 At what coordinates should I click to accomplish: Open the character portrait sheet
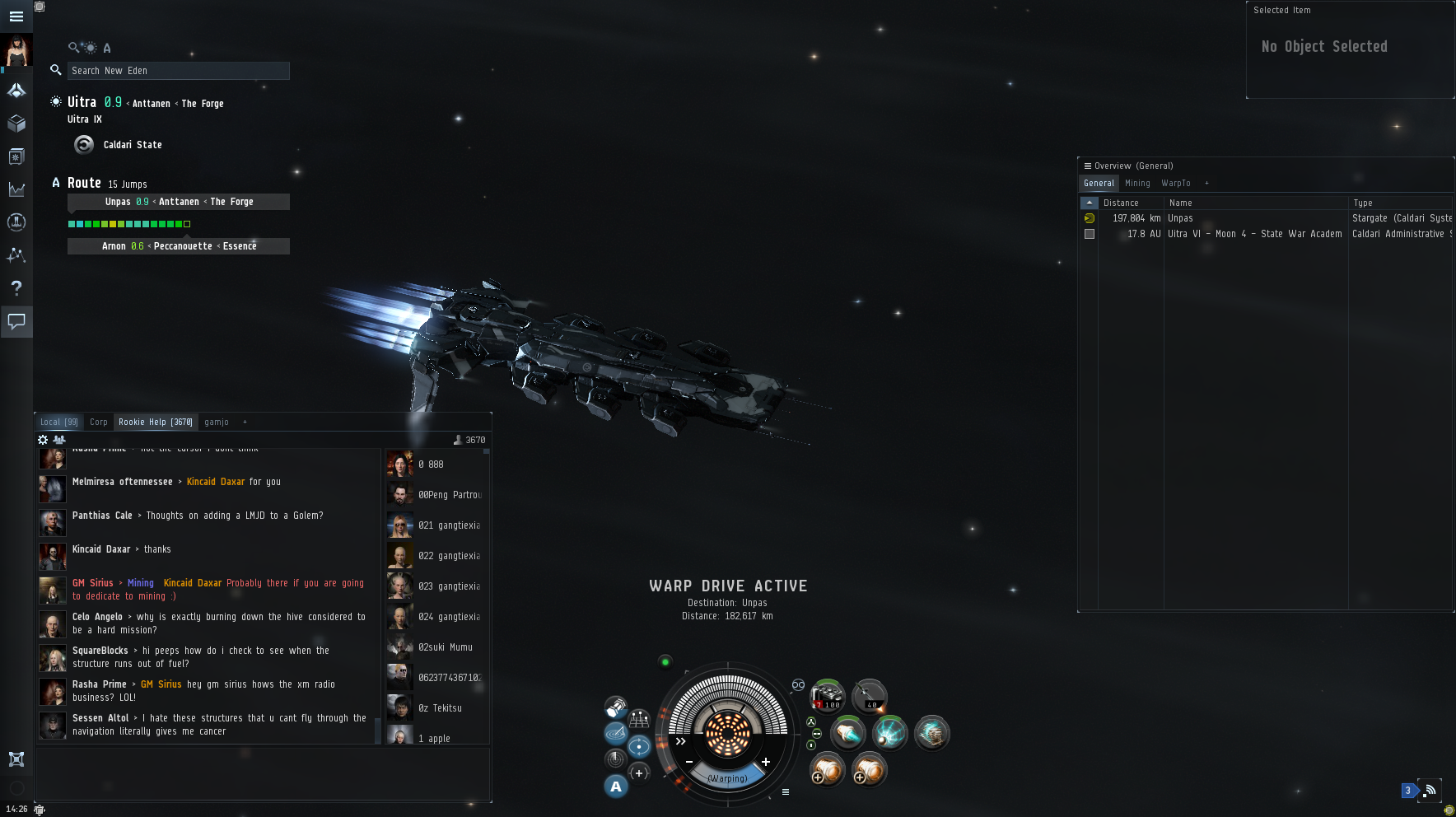pyautogui.click(x=16, y=52)
